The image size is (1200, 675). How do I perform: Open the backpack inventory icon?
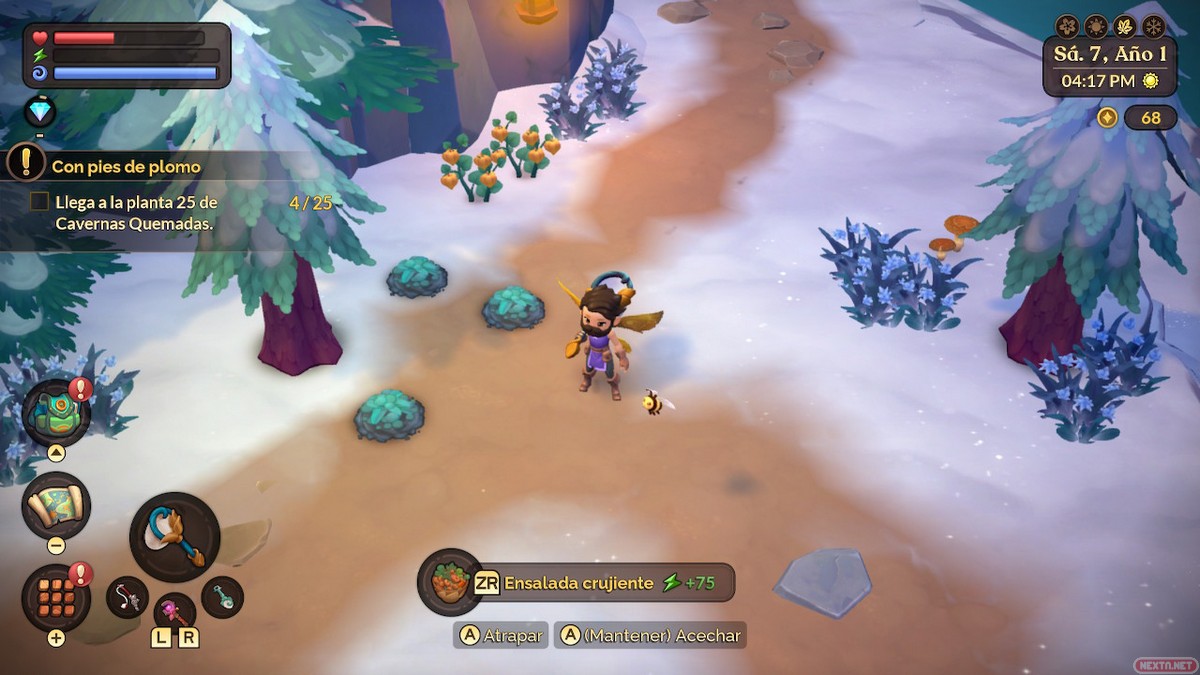55,412
